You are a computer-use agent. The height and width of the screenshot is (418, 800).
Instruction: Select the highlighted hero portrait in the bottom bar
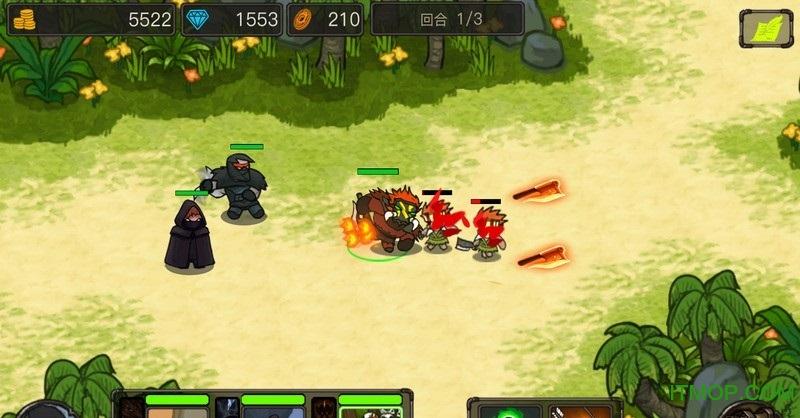[x=370, y=410]
